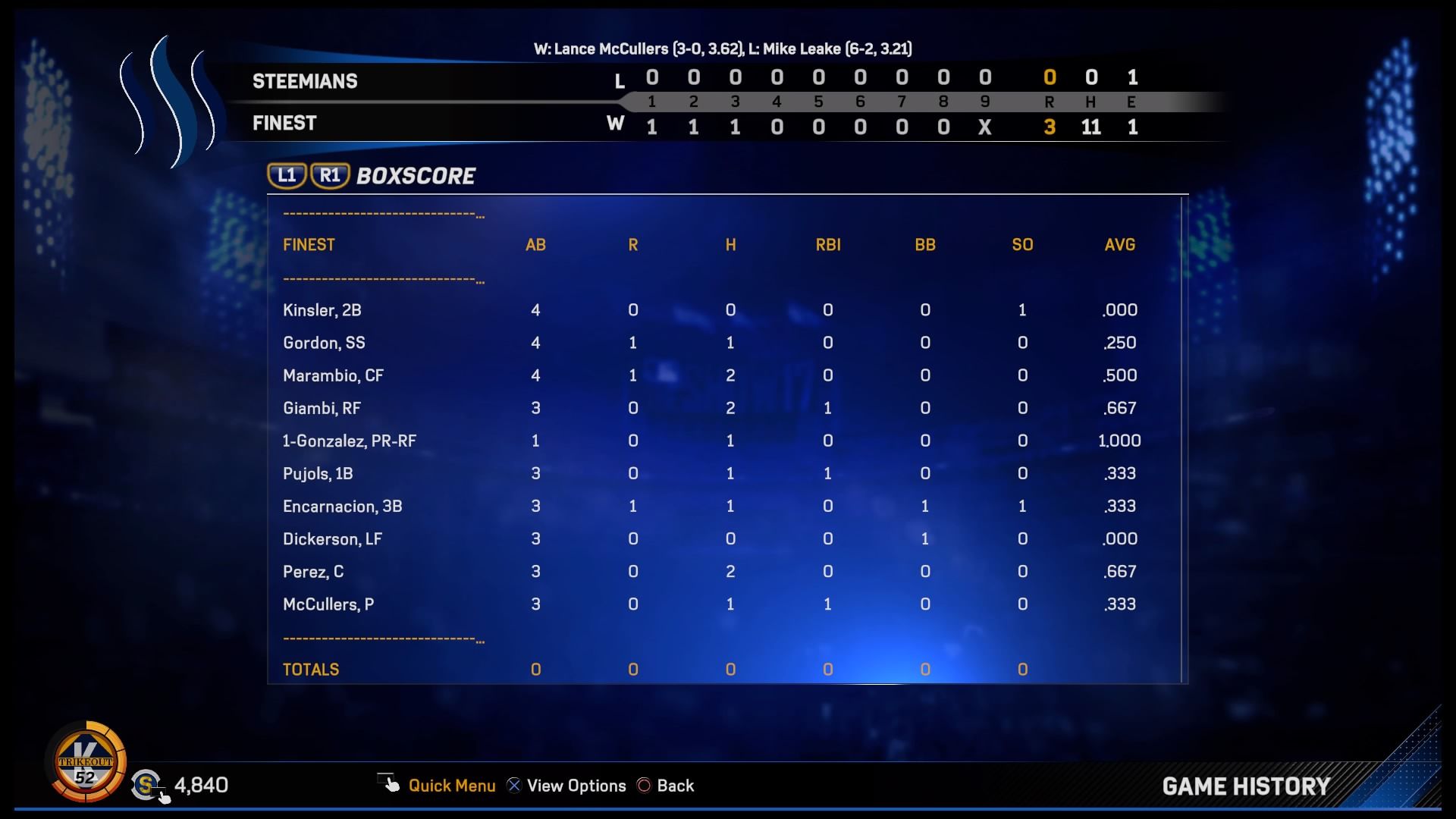Image resolution: width=1456 pixels, height=819 pixels.
Task: Switch to the BOXSCORE tab
Action: pos(414,175)
